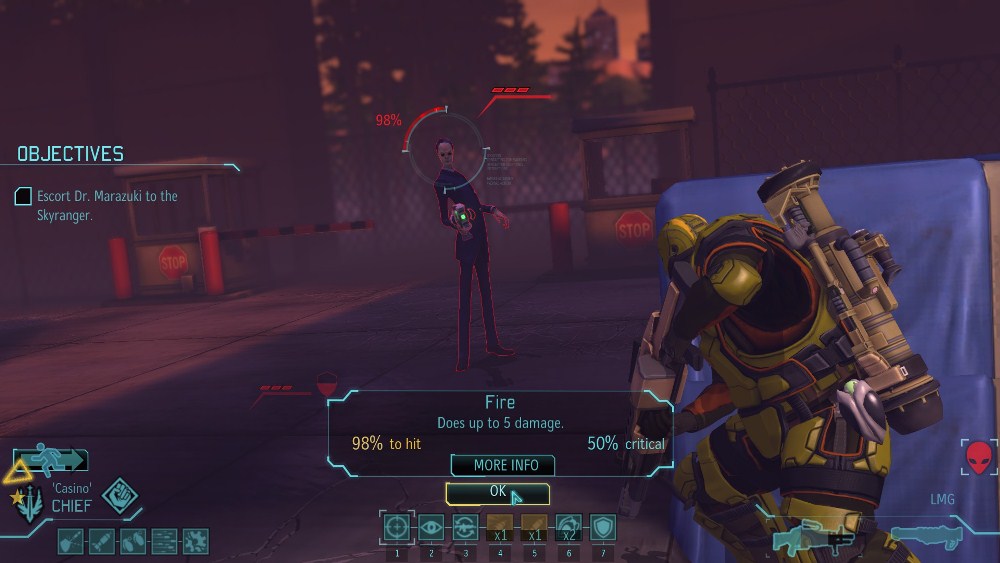
Task: Open MORE INFO on the shot
Action: point(503,465)
